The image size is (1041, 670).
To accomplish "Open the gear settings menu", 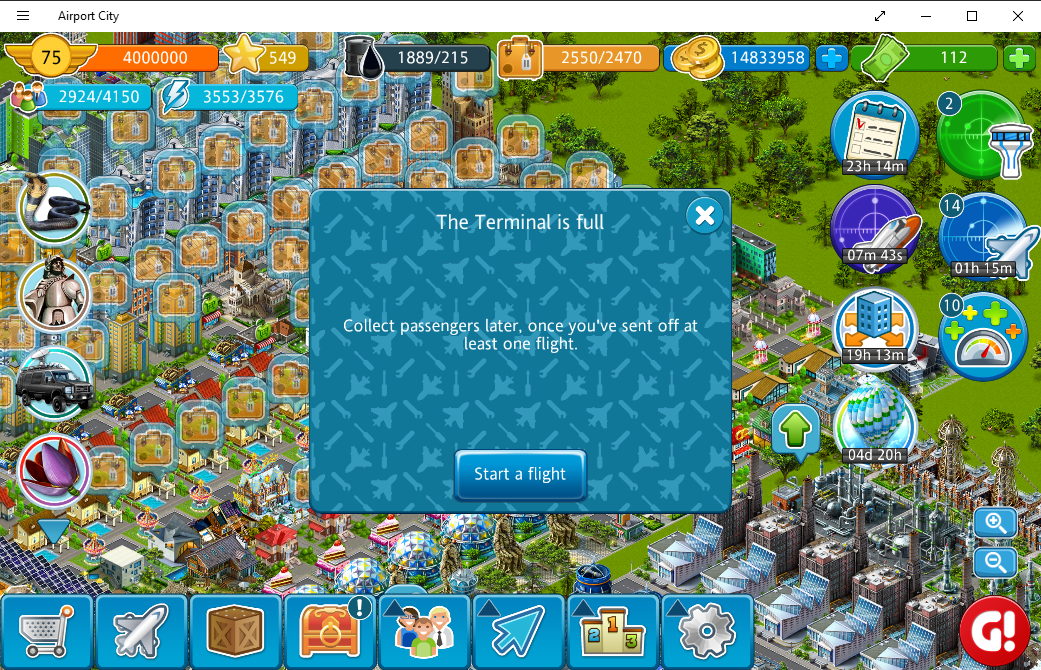I will click(x=707, y=632).
